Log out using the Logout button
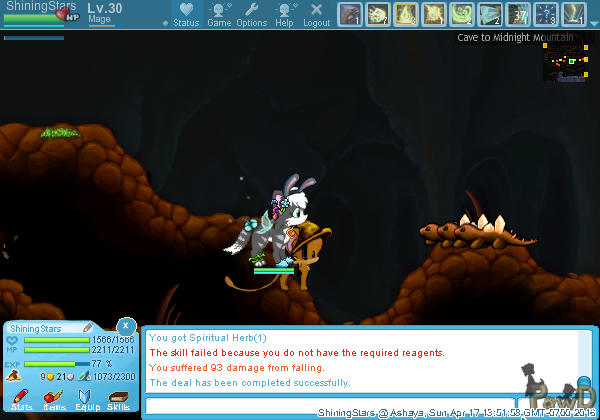600x420 pixels. 316,14
